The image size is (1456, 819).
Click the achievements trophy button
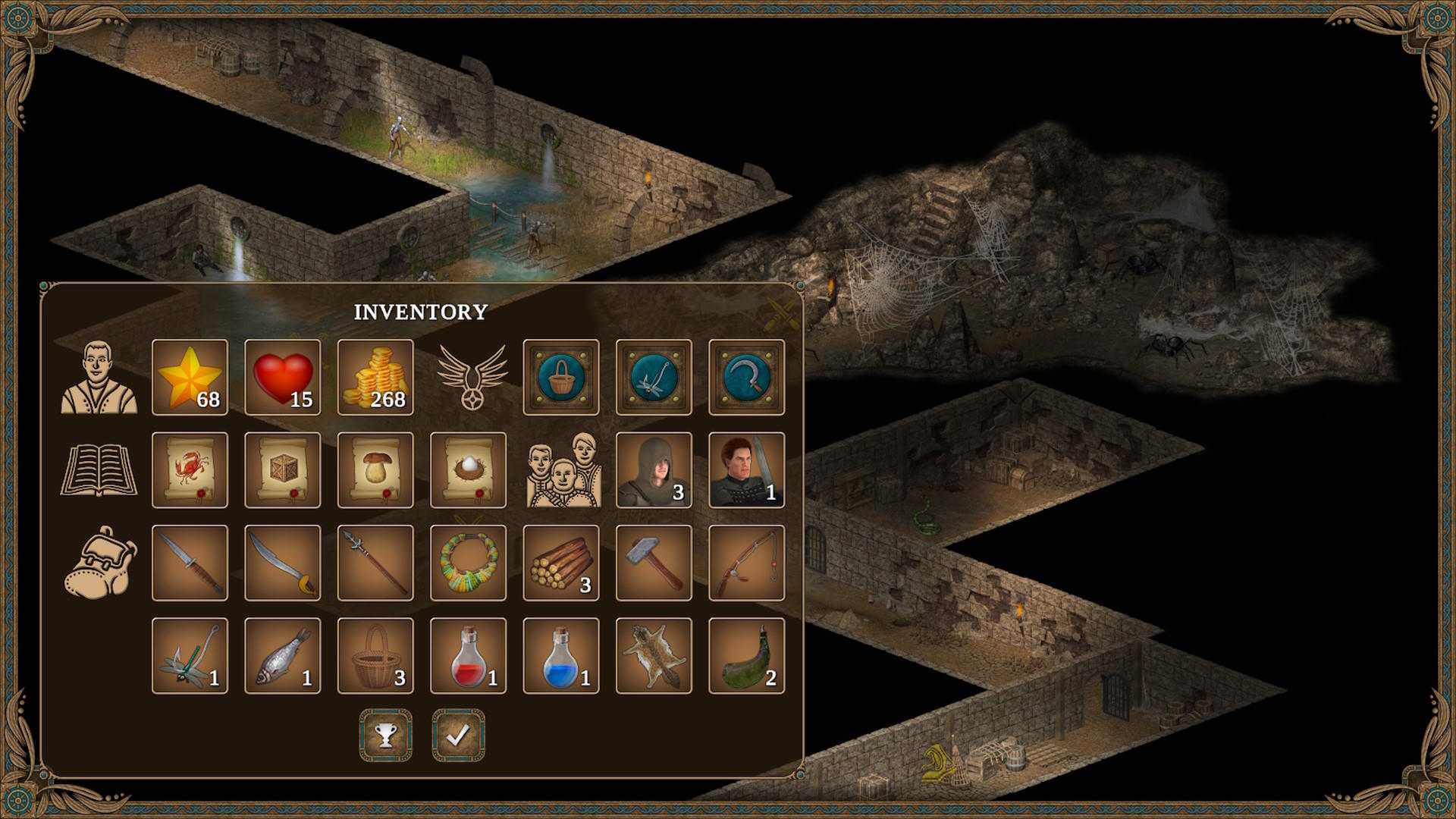click(385, 733)
